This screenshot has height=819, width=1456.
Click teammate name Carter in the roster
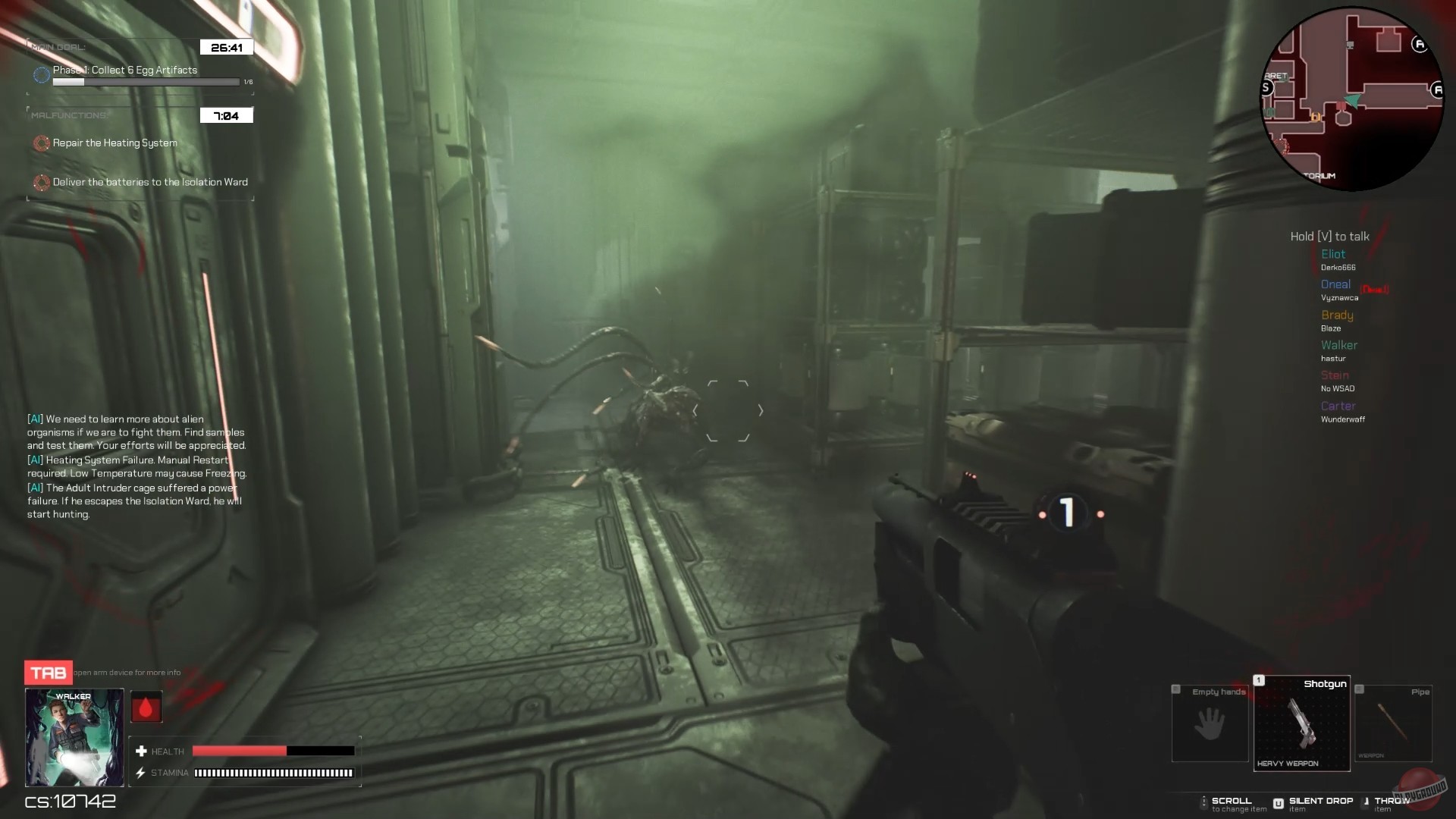[1338, 406]
